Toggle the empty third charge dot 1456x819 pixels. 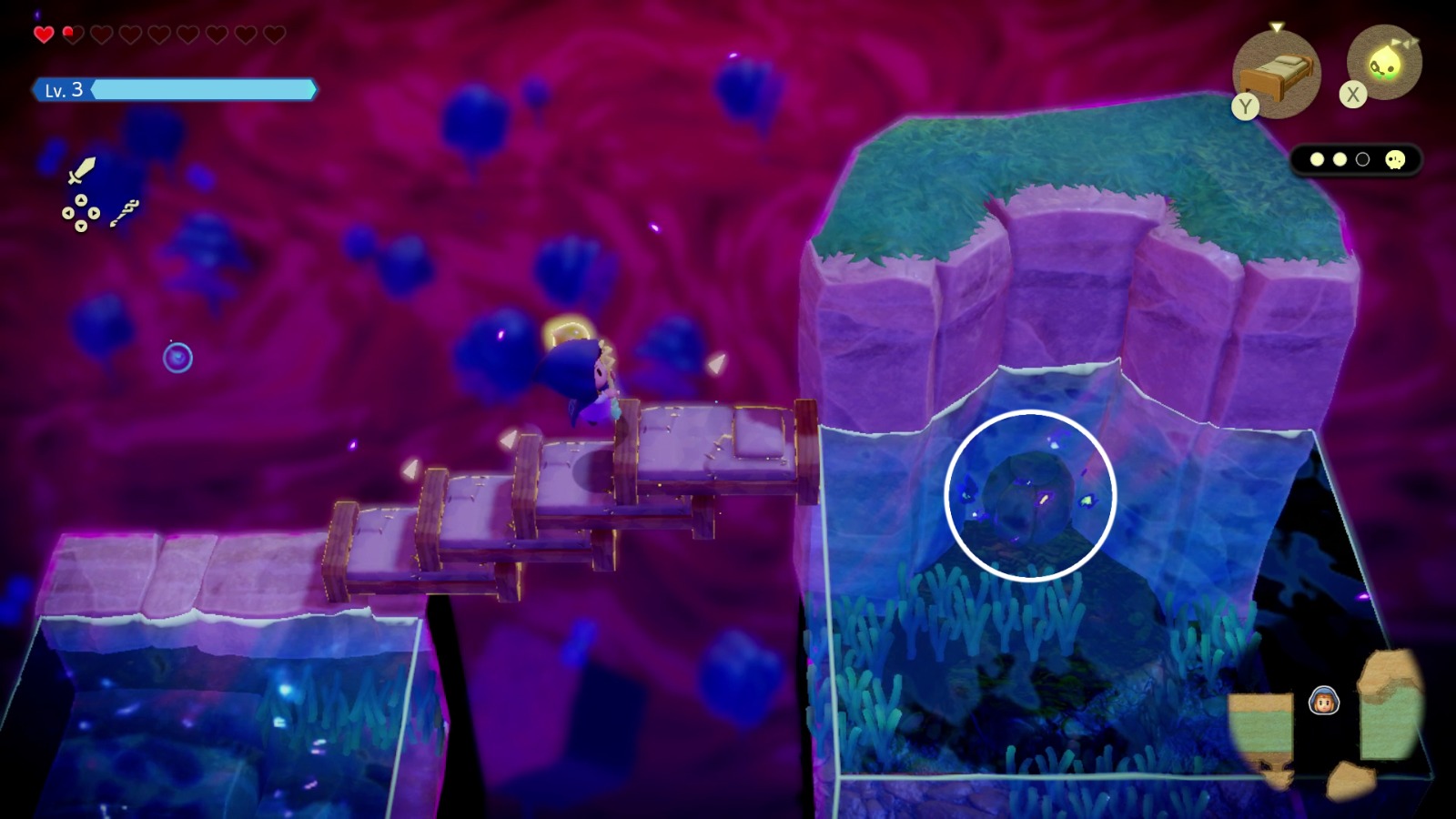pos(1361,159)
